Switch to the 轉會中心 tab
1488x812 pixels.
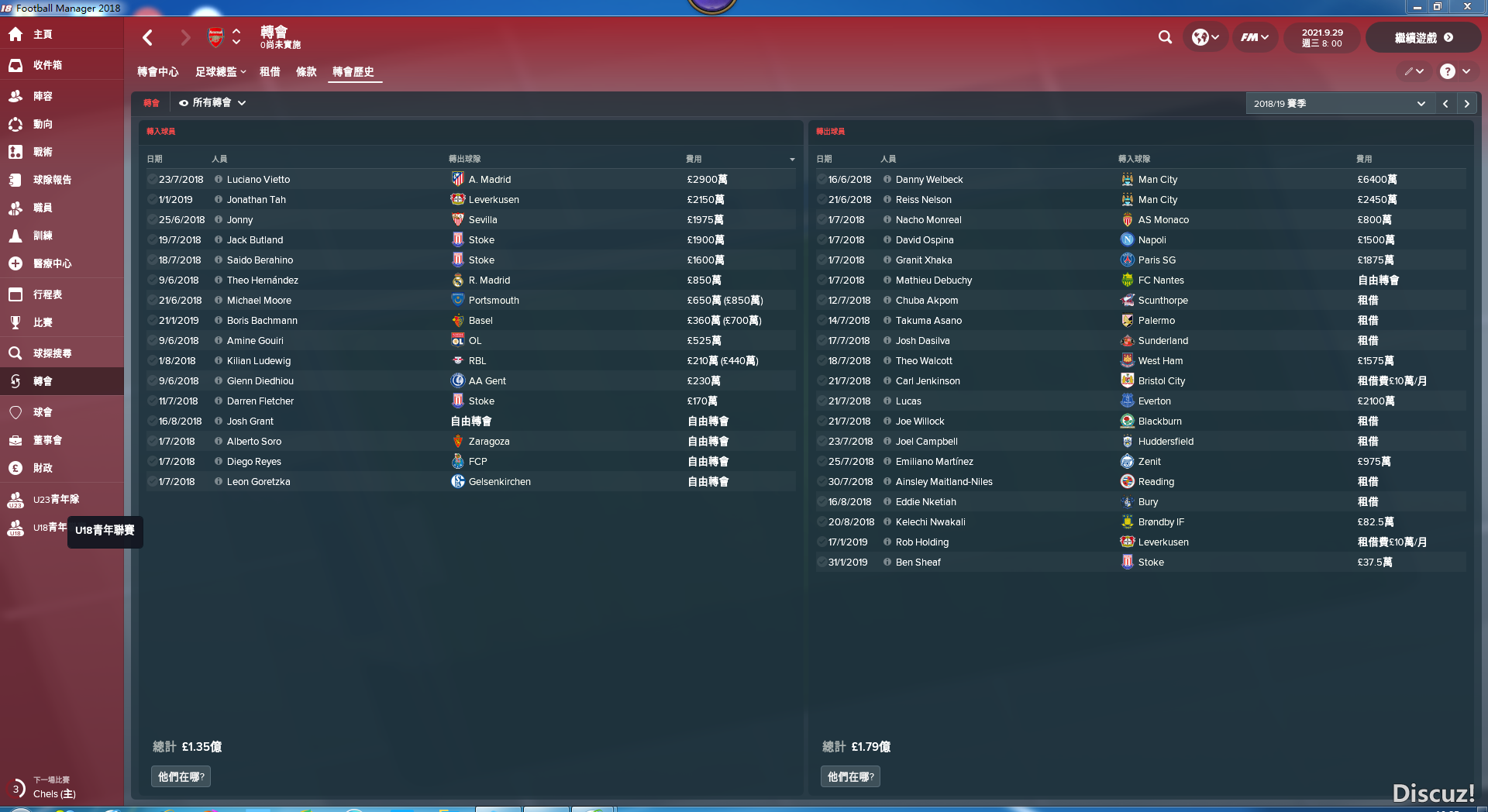(157, 72)
